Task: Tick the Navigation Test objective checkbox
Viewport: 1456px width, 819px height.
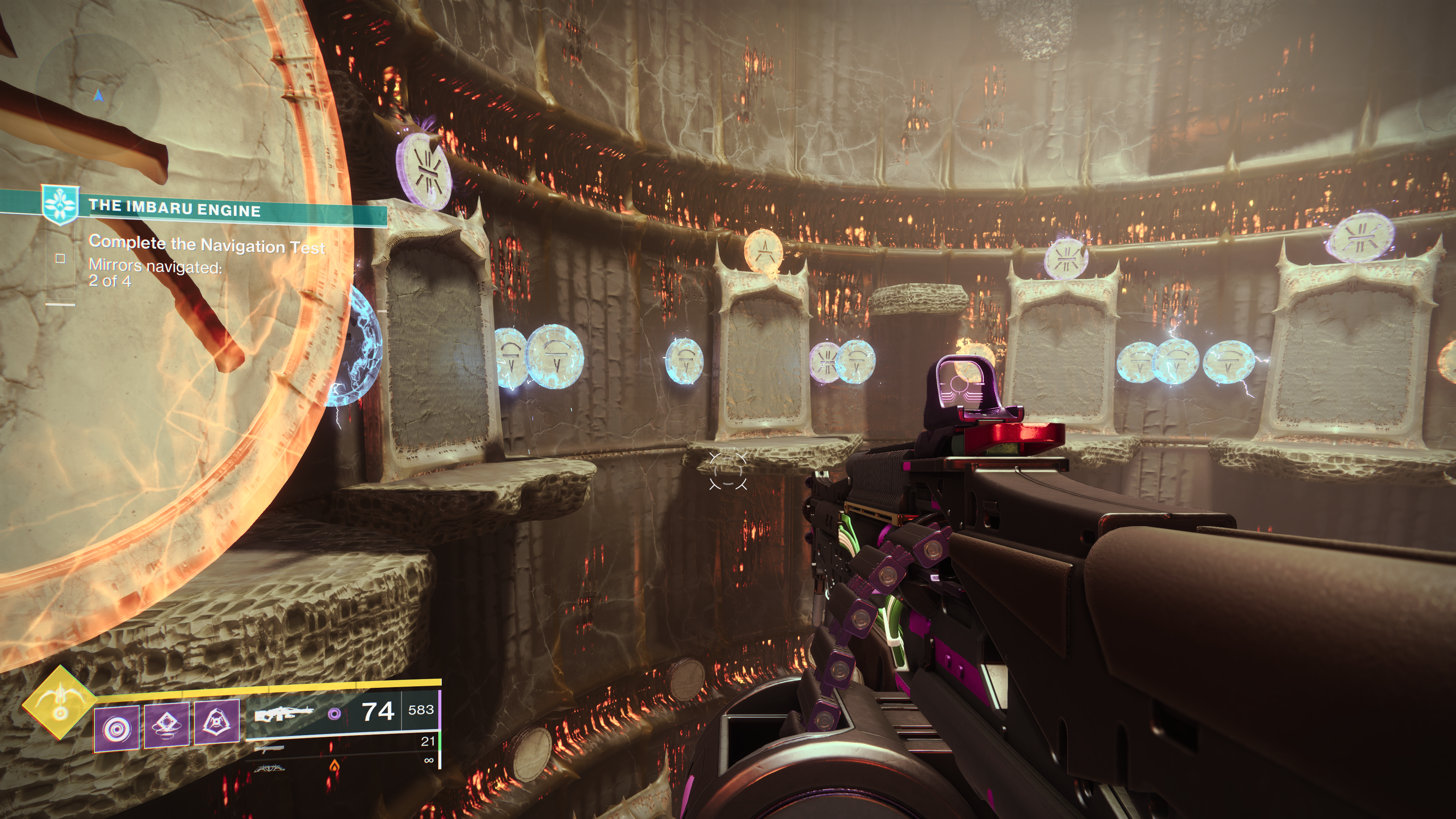Action: point(60,258)
